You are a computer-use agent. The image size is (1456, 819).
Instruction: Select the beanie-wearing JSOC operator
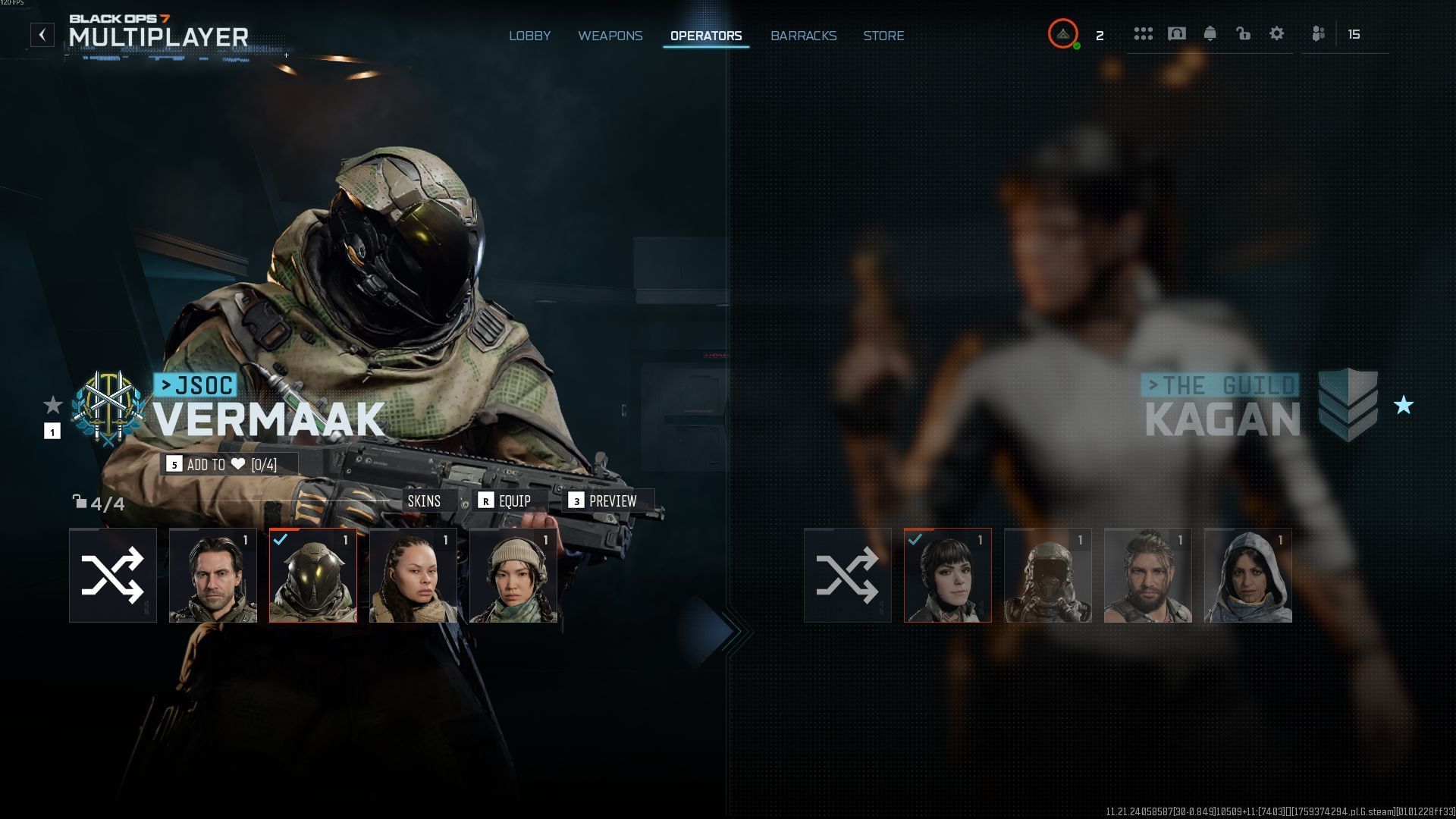point(513,576)
